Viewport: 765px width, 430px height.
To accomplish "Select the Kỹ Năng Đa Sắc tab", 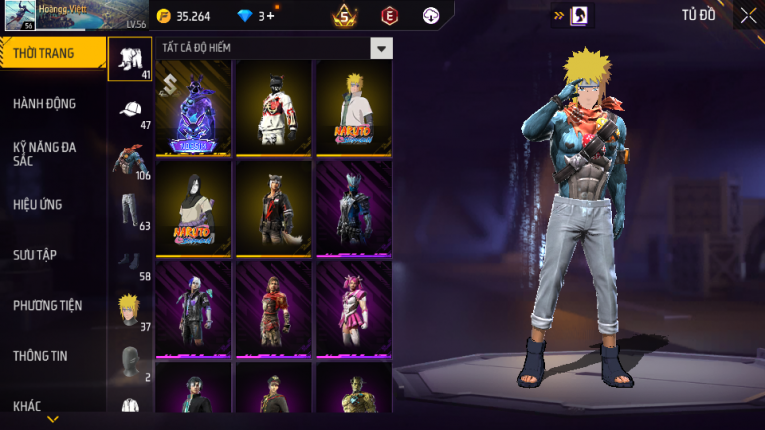I will pos(45,154).
